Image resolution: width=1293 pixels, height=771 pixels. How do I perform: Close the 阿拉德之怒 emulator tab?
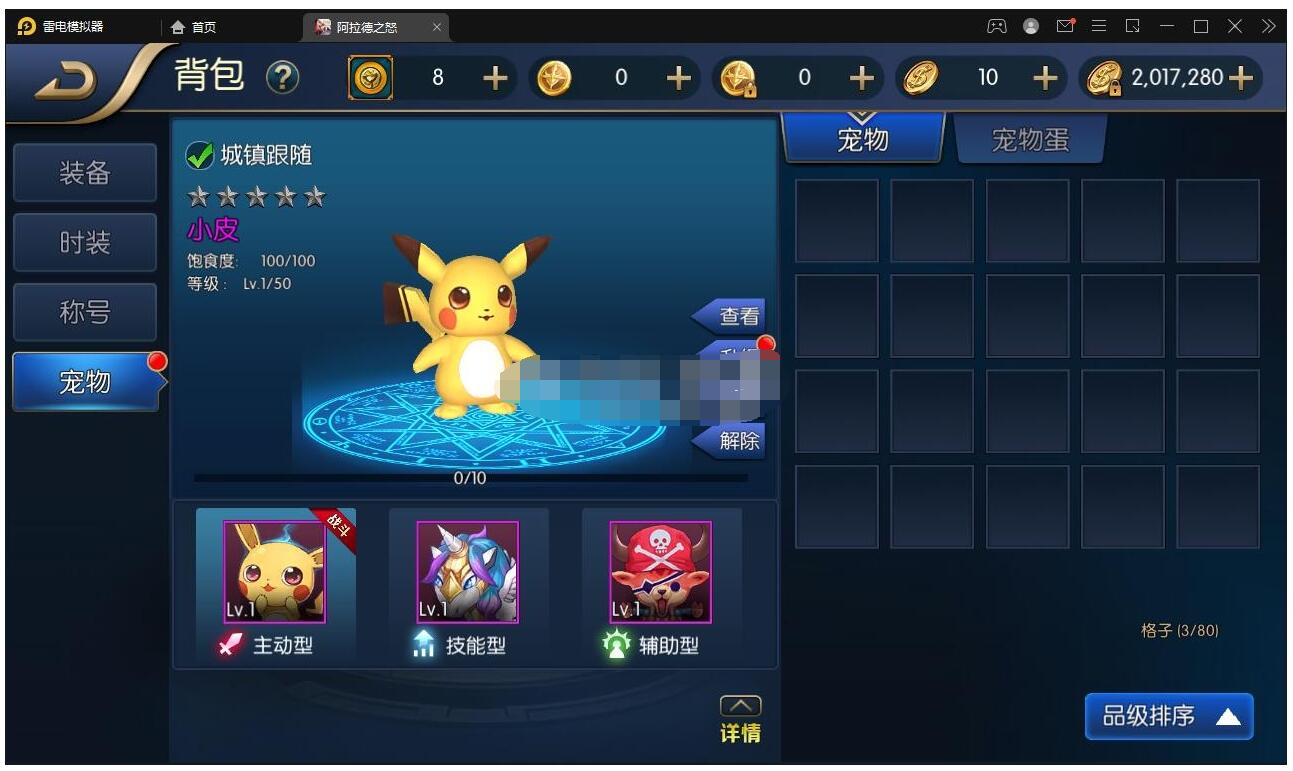click(437, 27)
